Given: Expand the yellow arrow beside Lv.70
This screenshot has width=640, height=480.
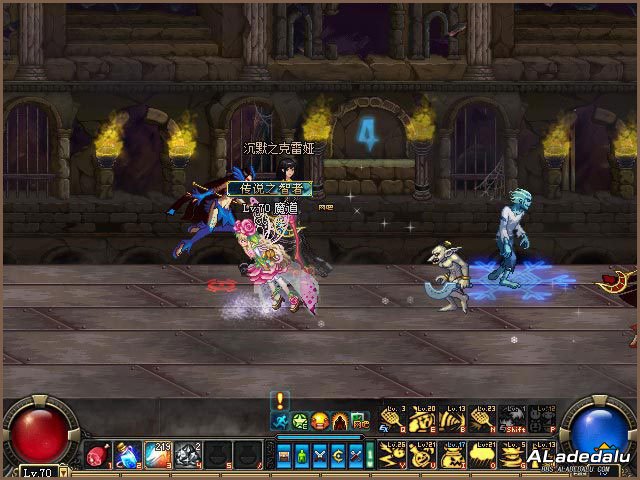Looking at the screenshot, I should [x=63, y=470].
